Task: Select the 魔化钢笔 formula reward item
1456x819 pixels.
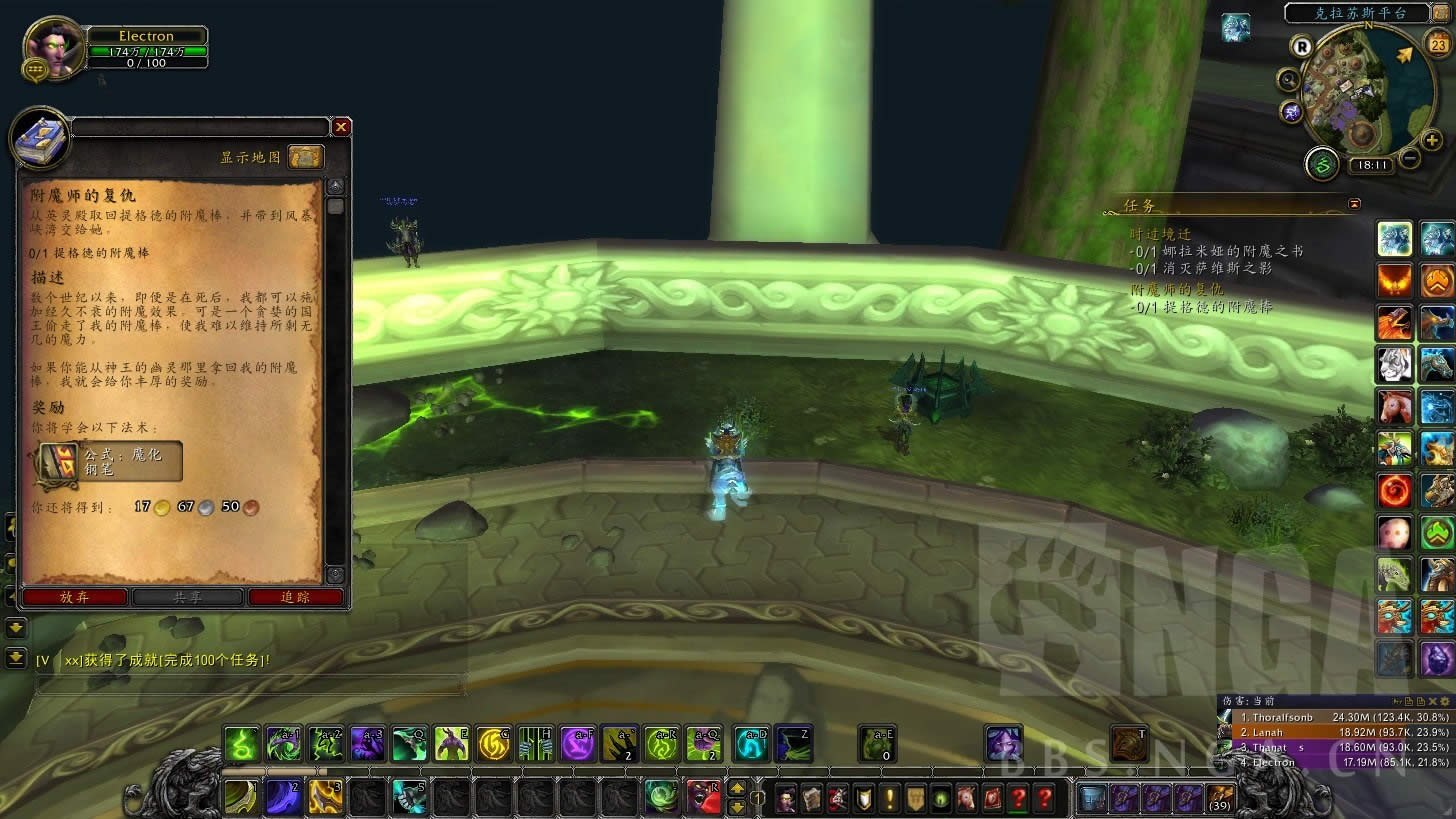Action: click(x=107, y=461)
